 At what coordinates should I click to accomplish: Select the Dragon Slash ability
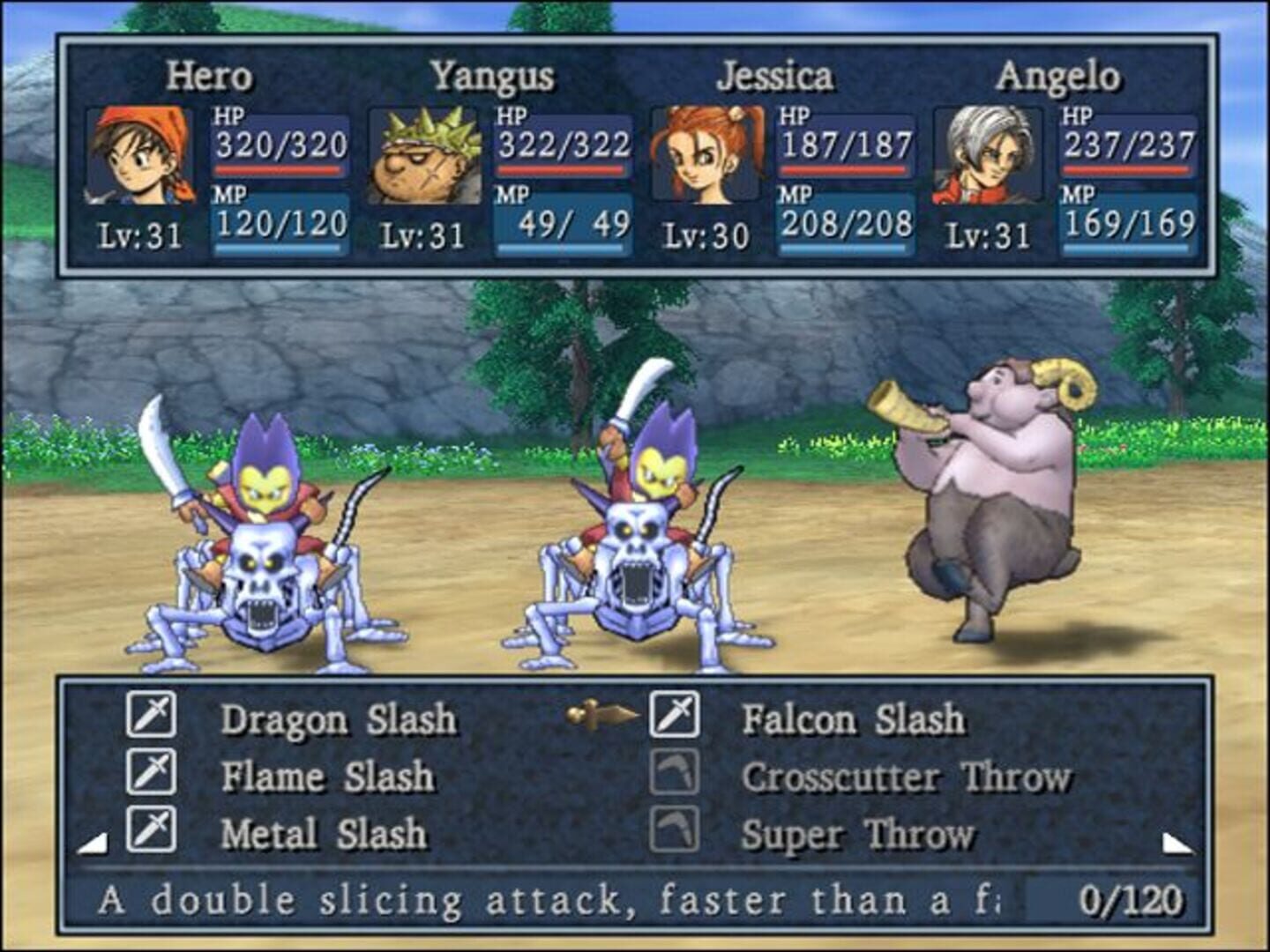[338, 719]
